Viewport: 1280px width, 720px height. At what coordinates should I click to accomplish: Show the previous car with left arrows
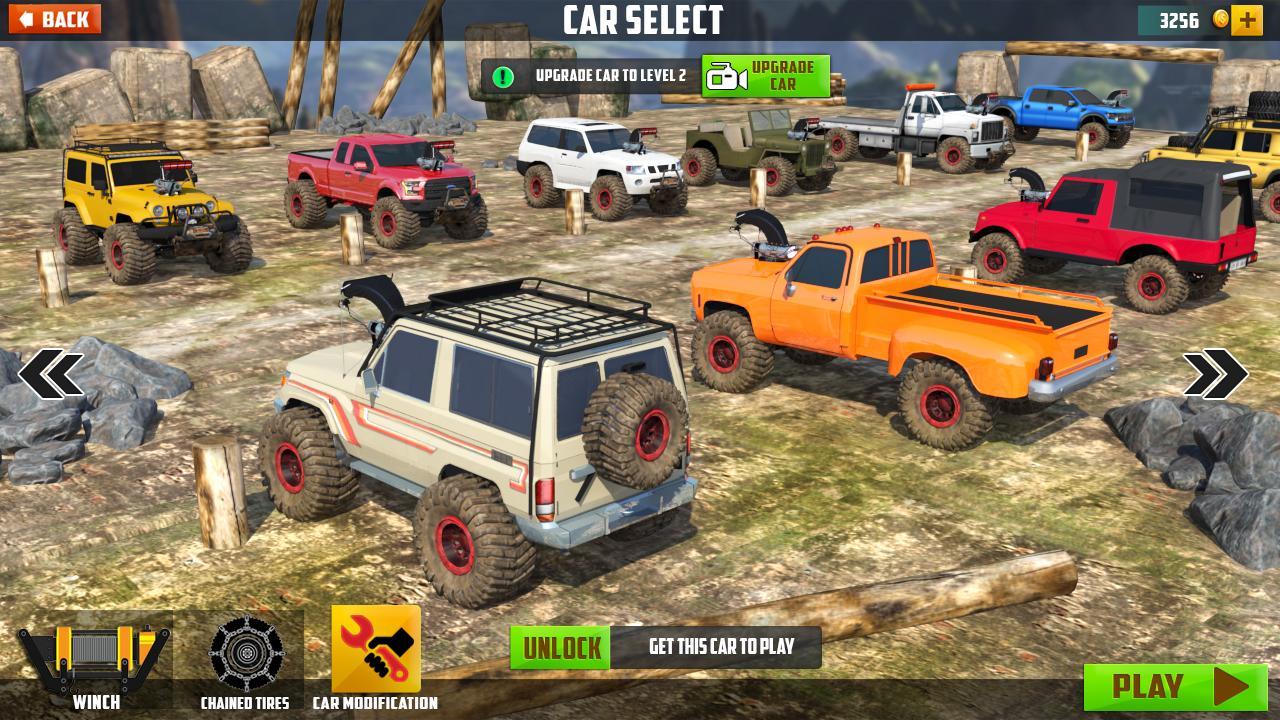click(x=51, y=374)
